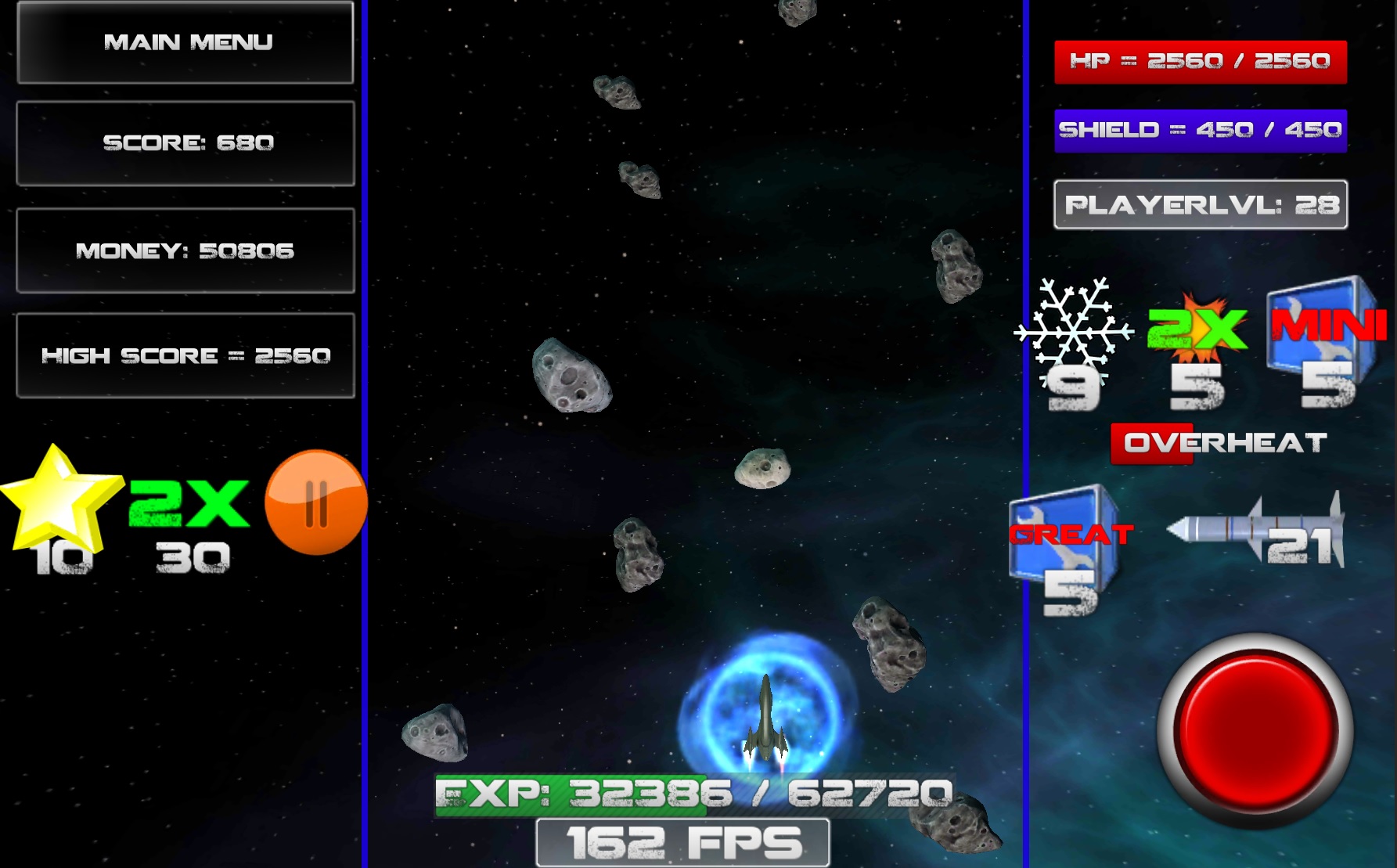The image size is (1397, 868).
Task: Pause the game with the orange button
Action: (x=316, y=502)
